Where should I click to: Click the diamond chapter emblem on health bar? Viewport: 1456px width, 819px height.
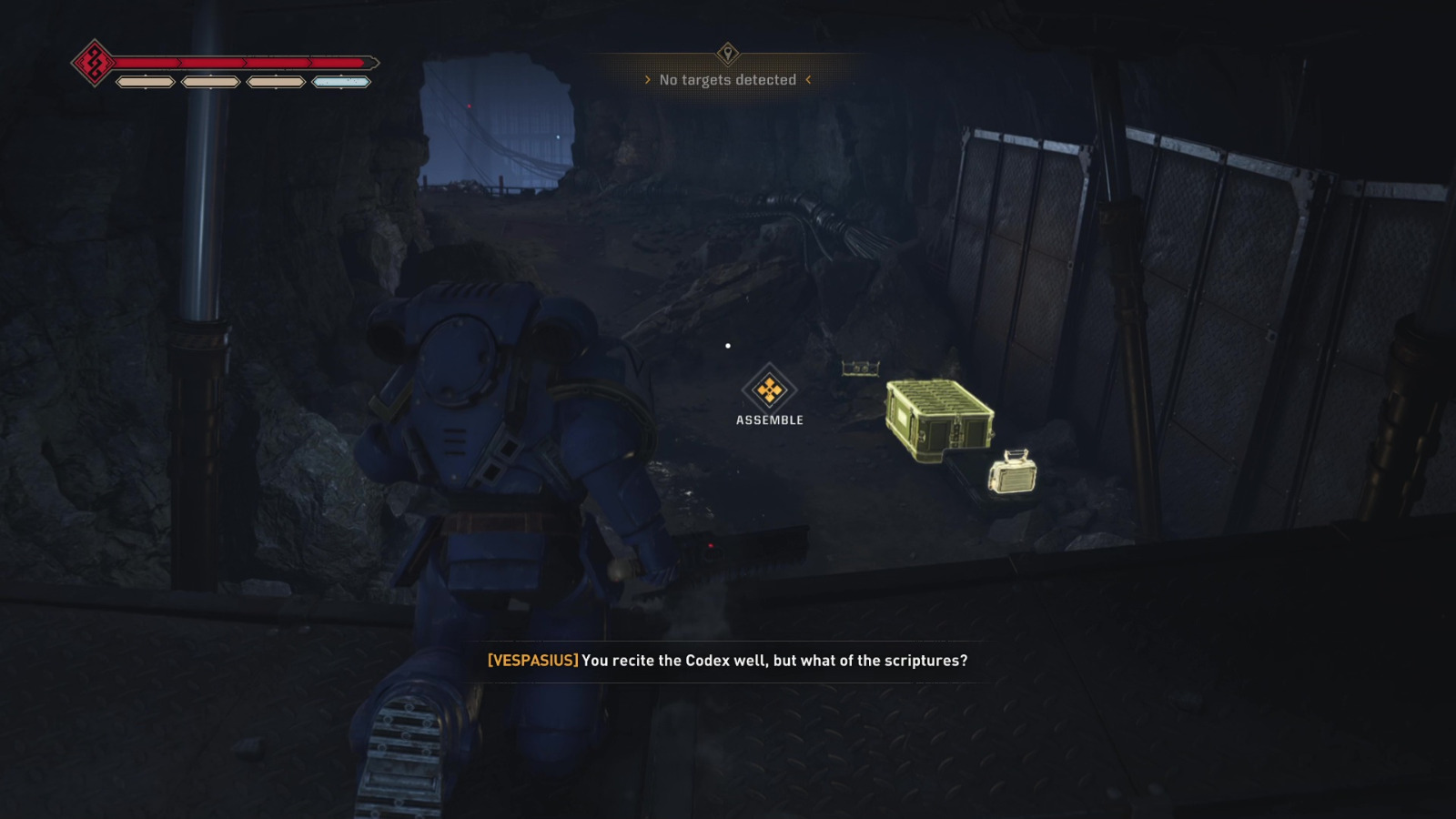tap(92, 62)
